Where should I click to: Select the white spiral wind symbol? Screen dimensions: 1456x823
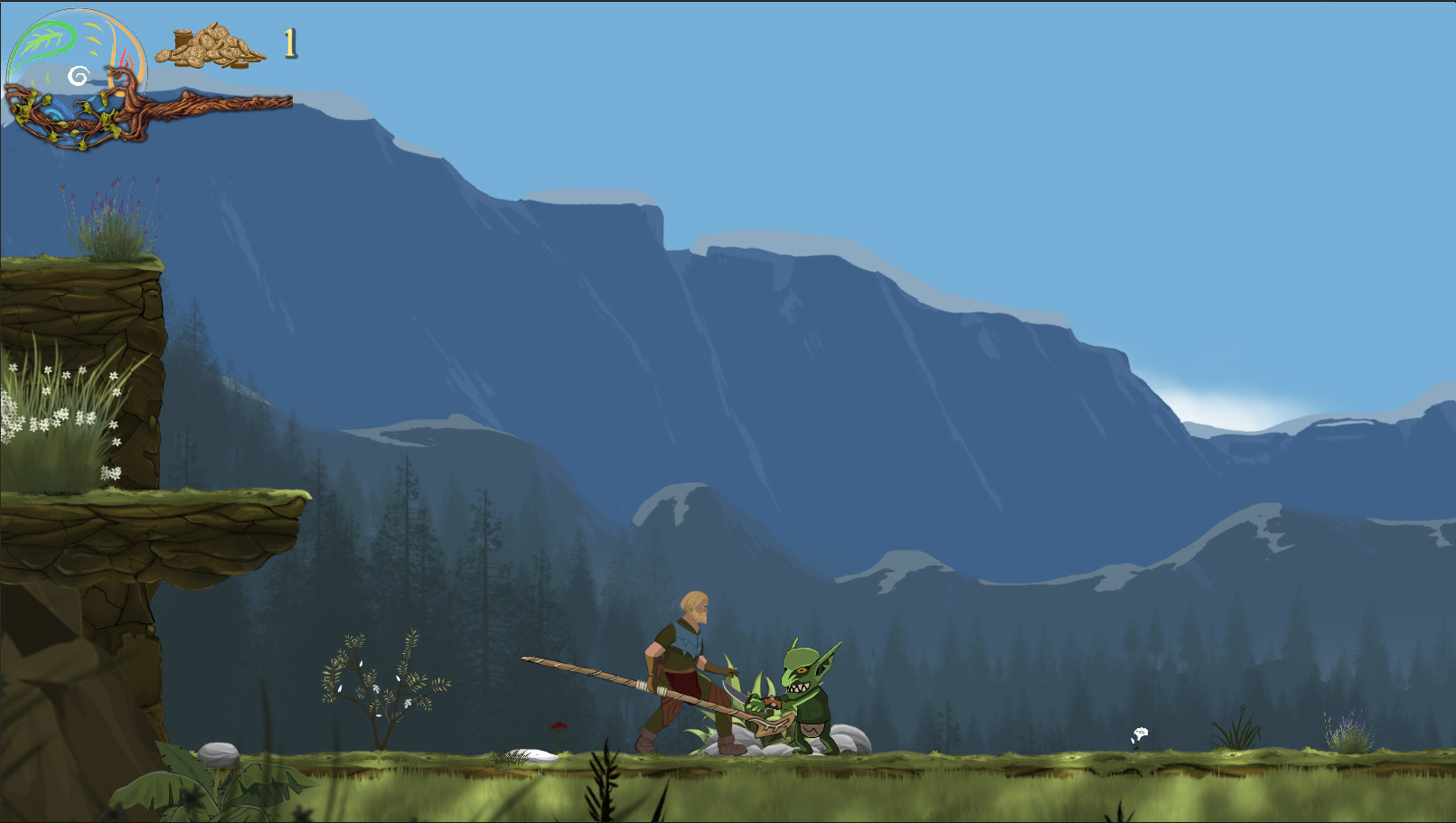(79, 77)
